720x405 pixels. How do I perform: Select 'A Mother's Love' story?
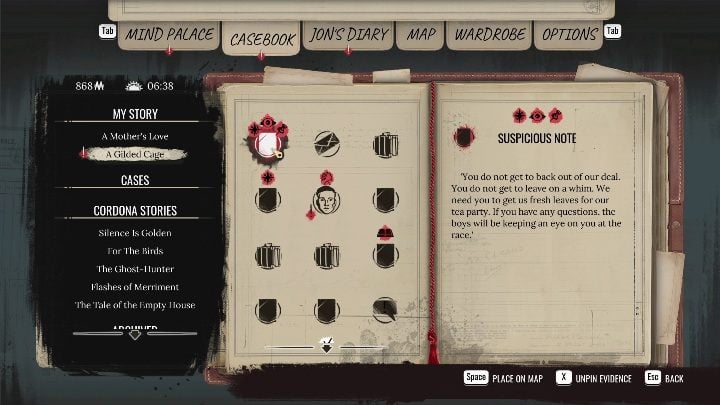134,135
